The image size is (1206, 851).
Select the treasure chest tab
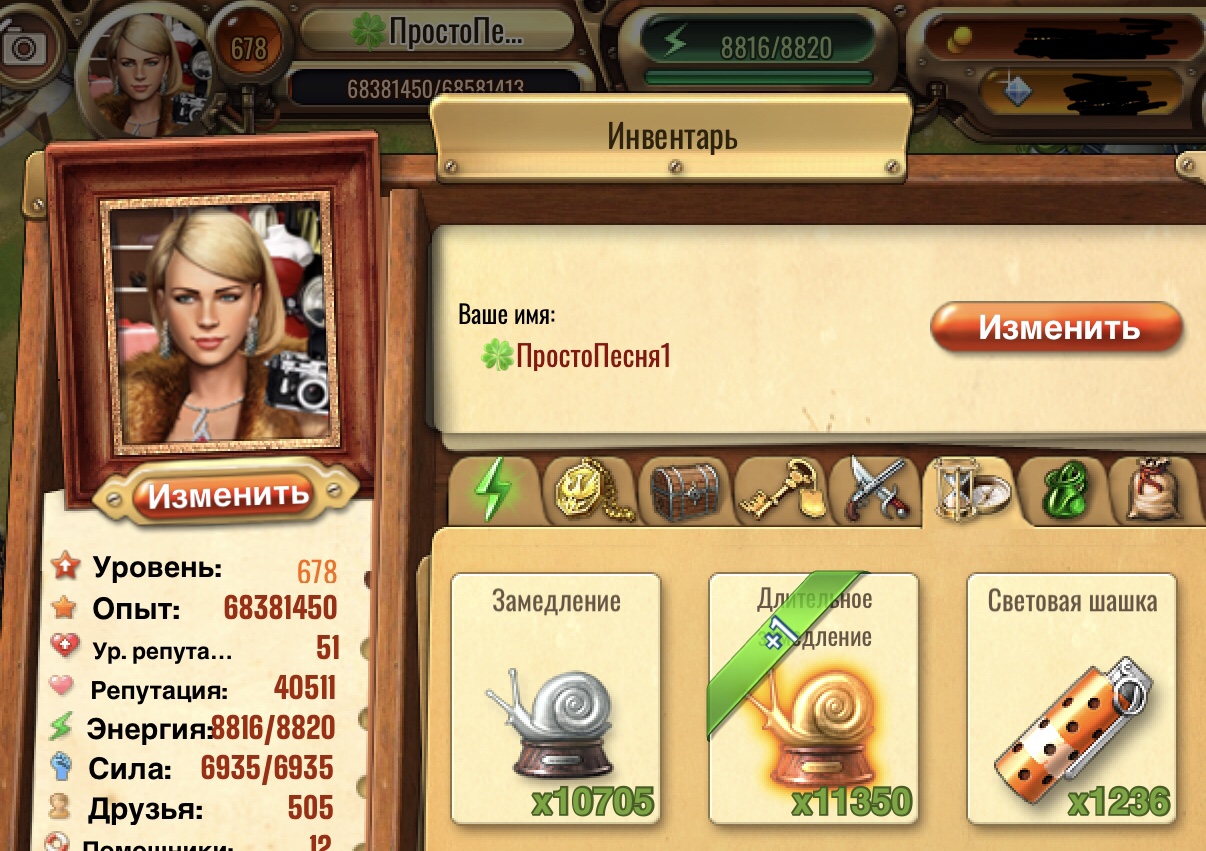tap(684, 491)
